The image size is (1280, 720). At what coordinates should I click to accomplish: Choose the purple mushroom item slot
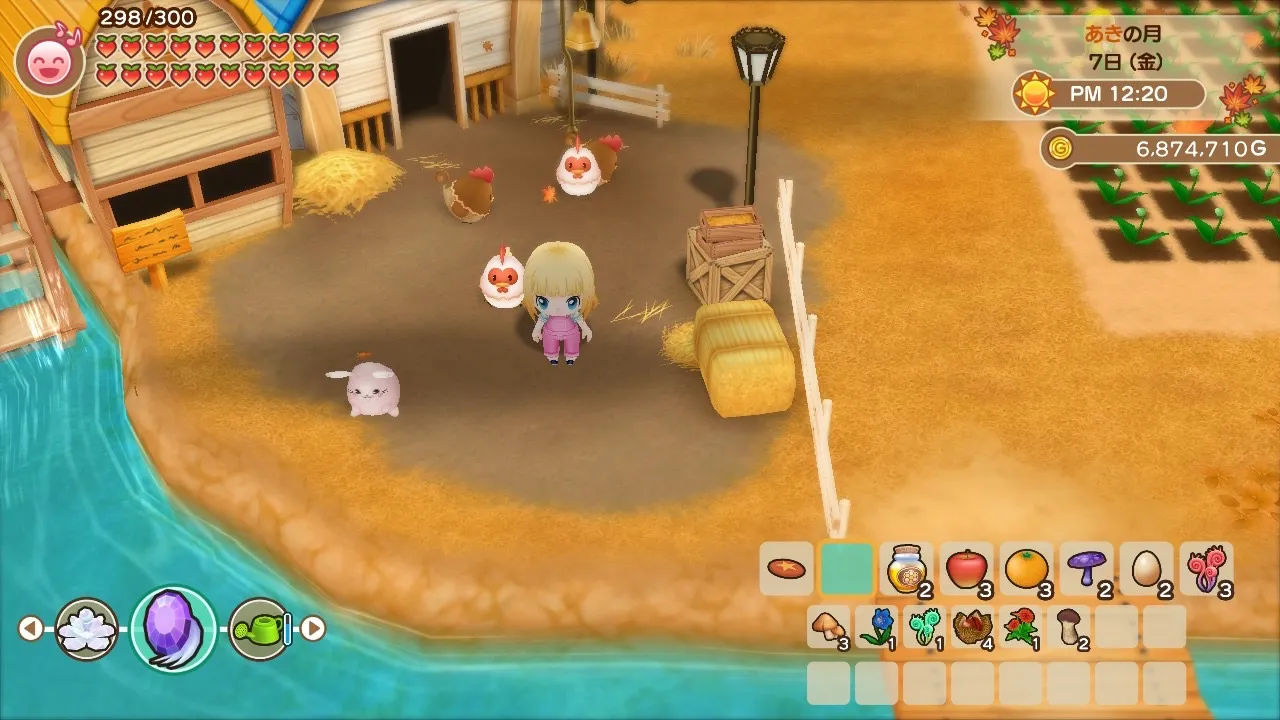coord(1086,569)
